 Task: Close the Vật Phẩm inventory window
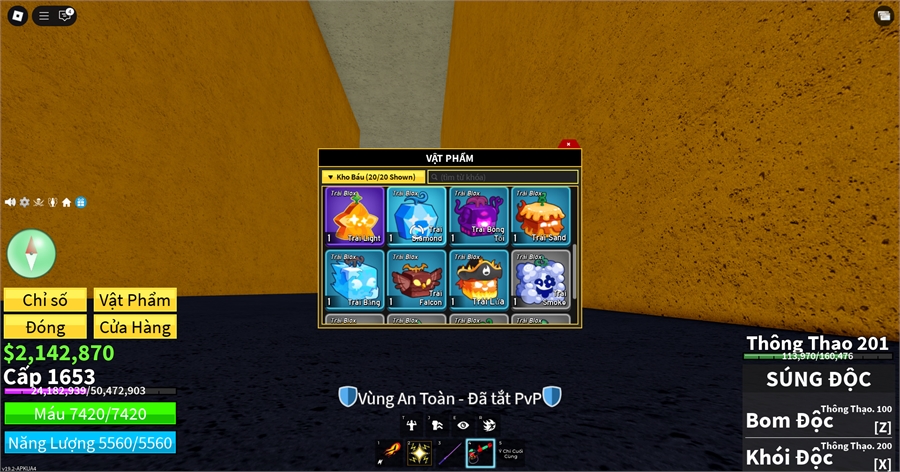click(x=568, y=144)
